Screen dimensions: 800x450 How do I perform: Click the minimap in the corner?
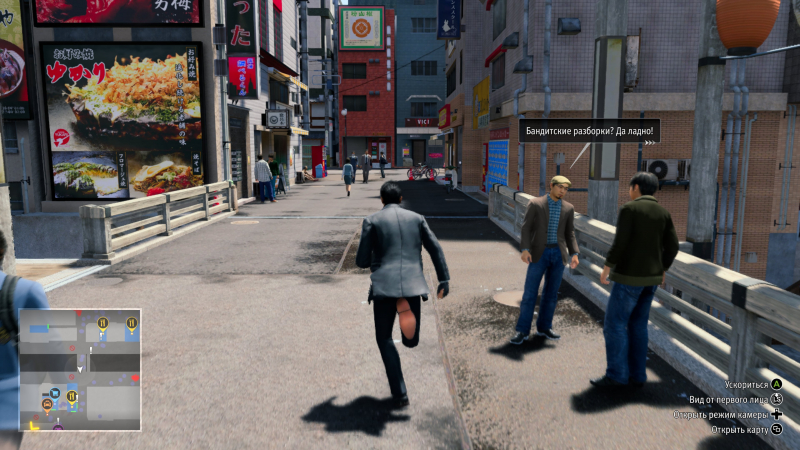click(80, 369)
